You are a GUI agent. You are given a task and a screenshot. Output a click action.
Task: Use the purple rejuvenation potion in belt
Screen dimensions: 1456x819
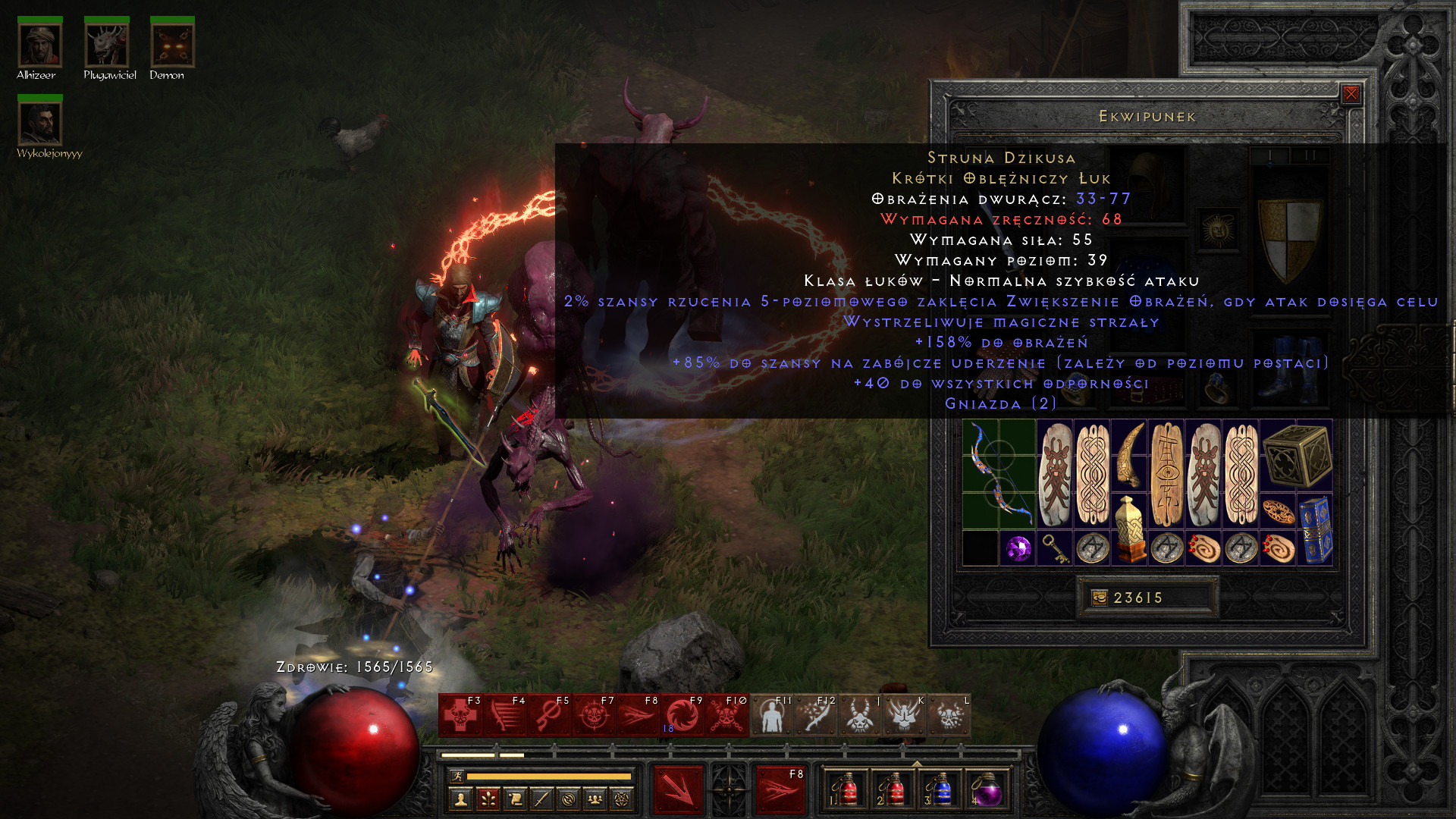point(987,791)
